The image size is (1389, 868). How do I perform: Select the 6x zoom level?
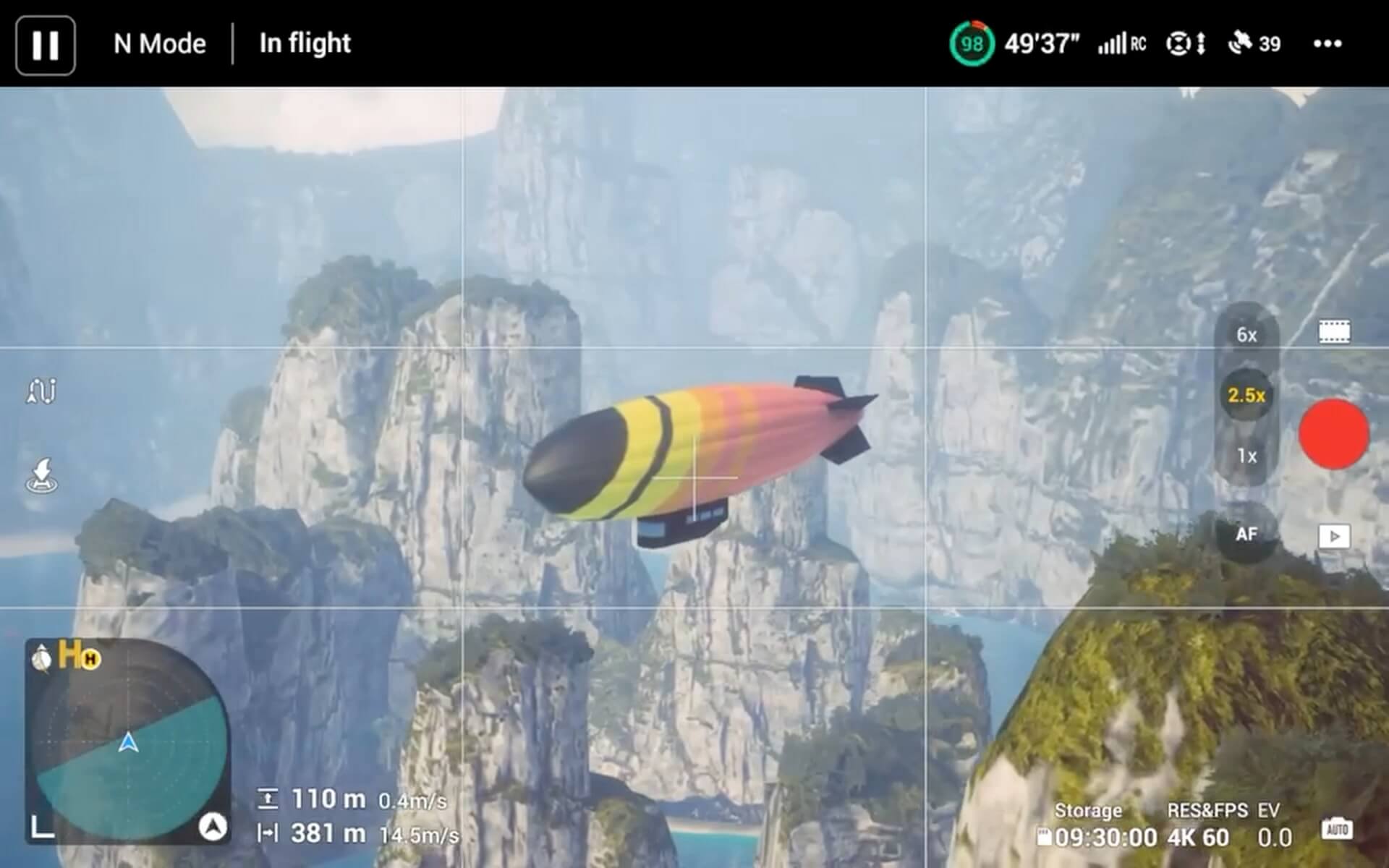(x=1246, y=335)
